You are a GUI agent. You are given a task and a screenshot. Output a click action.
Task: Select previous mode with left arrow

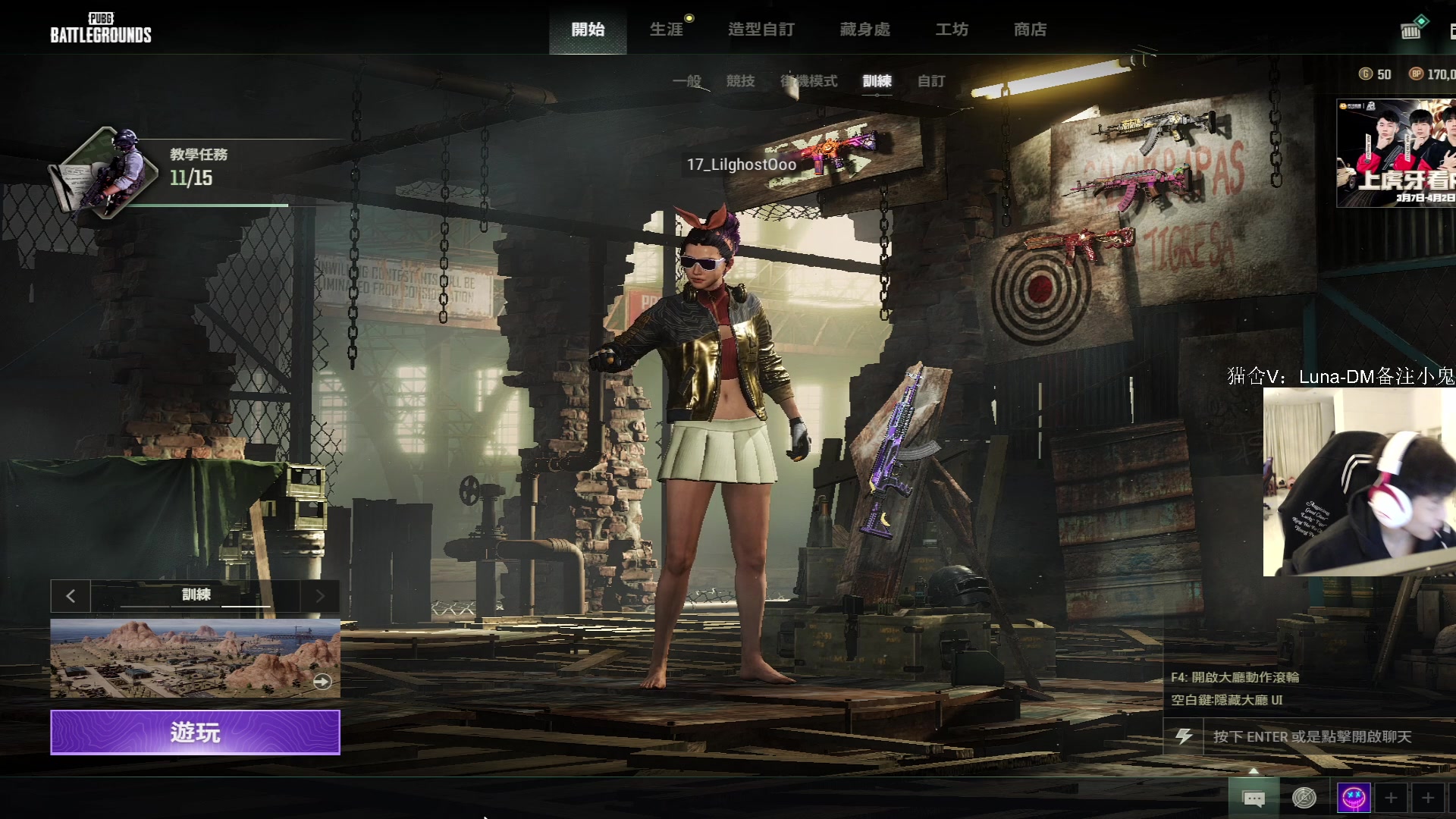click(x=71, y=596)
